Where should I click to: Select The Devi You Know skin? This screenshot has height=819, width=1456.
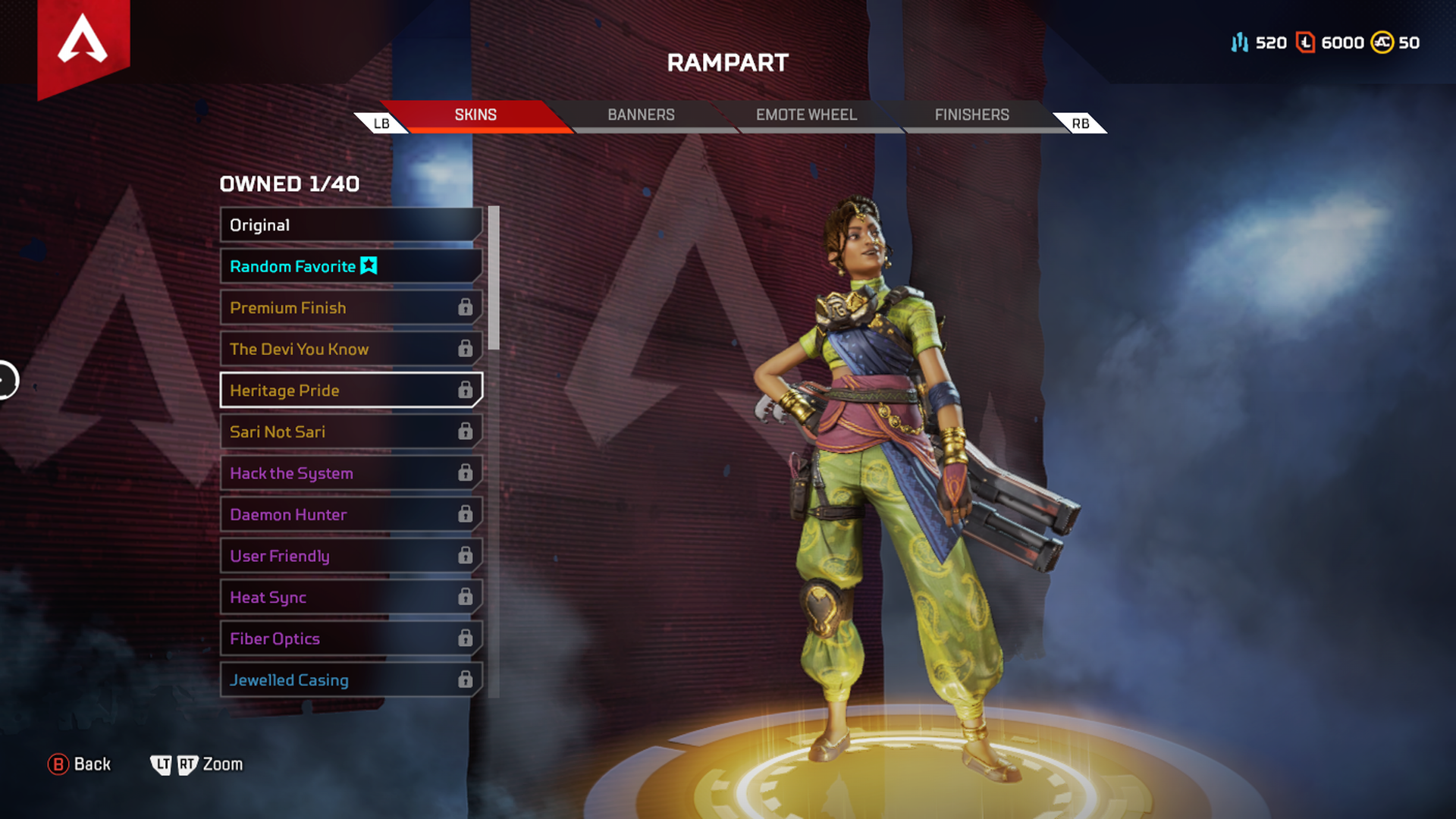click(350, 349)
